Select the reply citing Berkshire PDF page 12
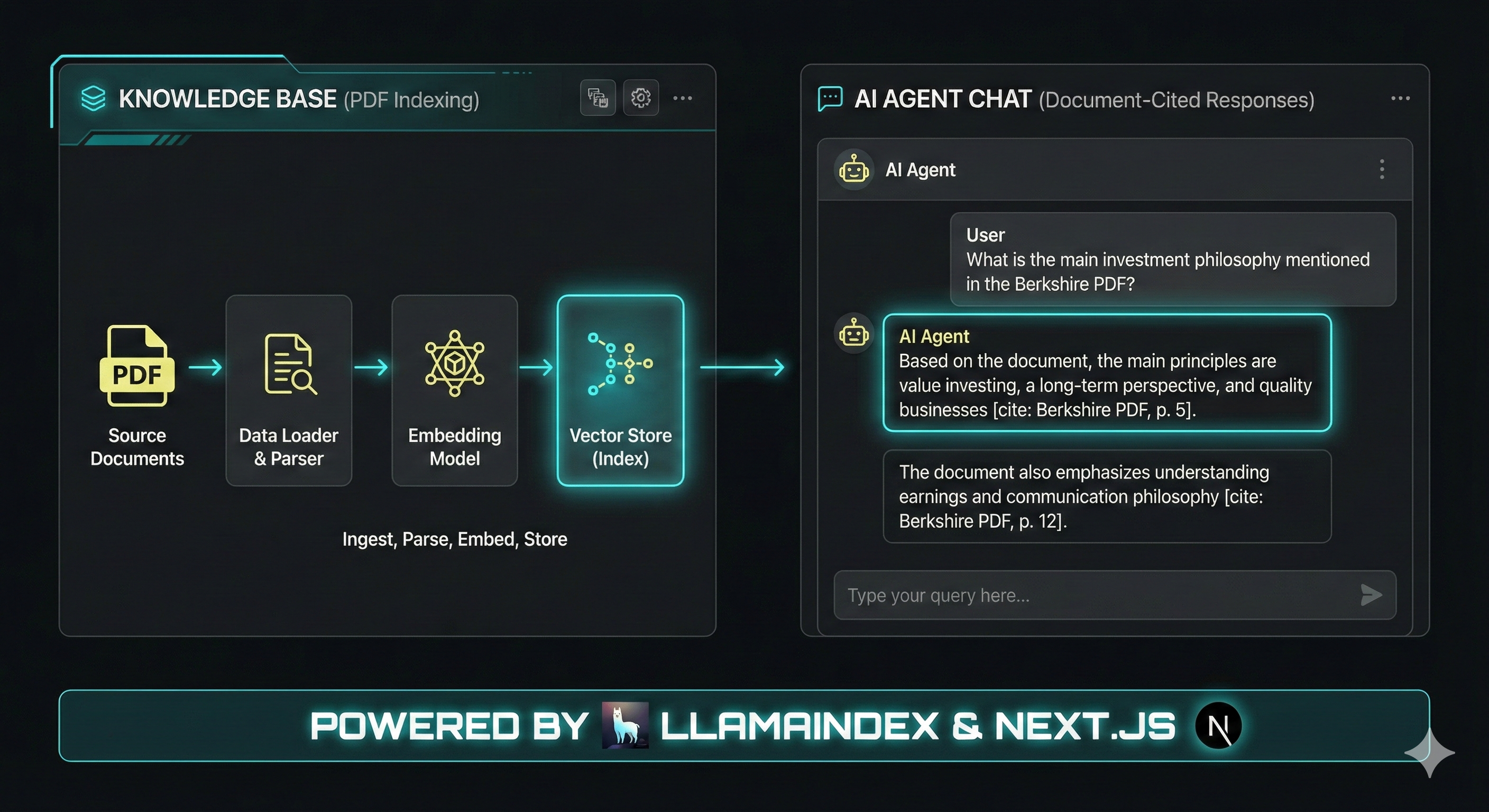The height and width of the screenshot is (812, 1489). click(1107, 496)
